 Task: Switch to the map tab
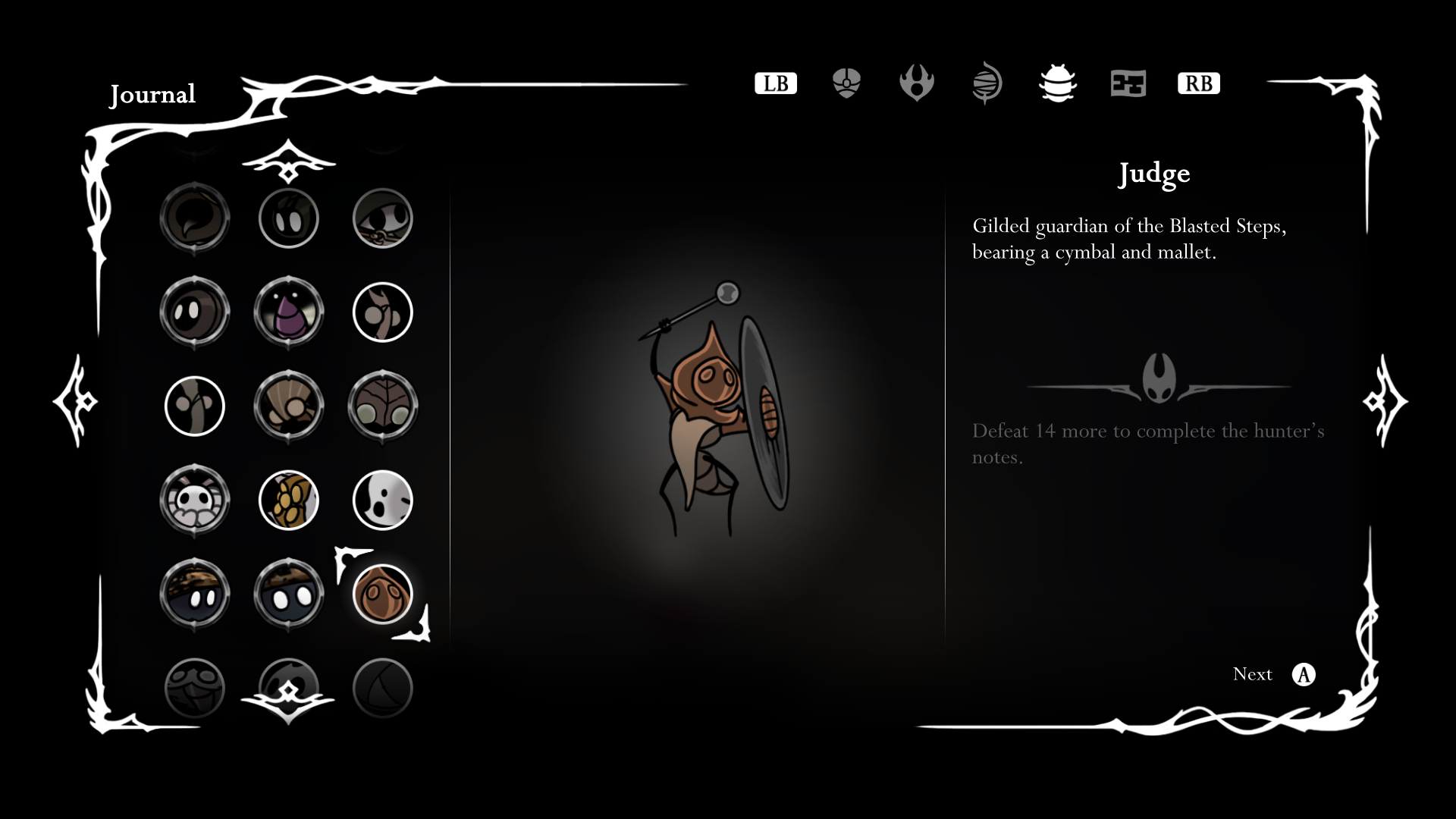[1128, 83]
